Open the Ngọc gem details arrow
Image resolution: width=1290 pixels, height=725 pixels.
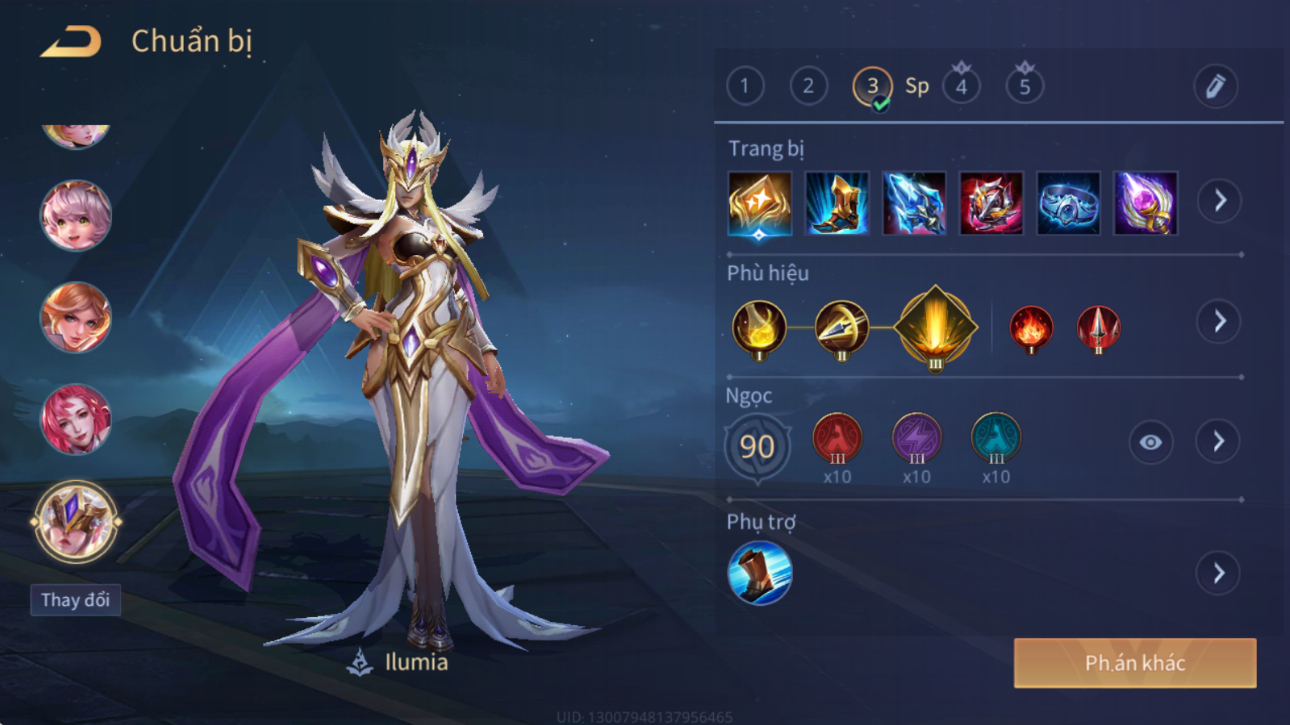[1219, 441]
